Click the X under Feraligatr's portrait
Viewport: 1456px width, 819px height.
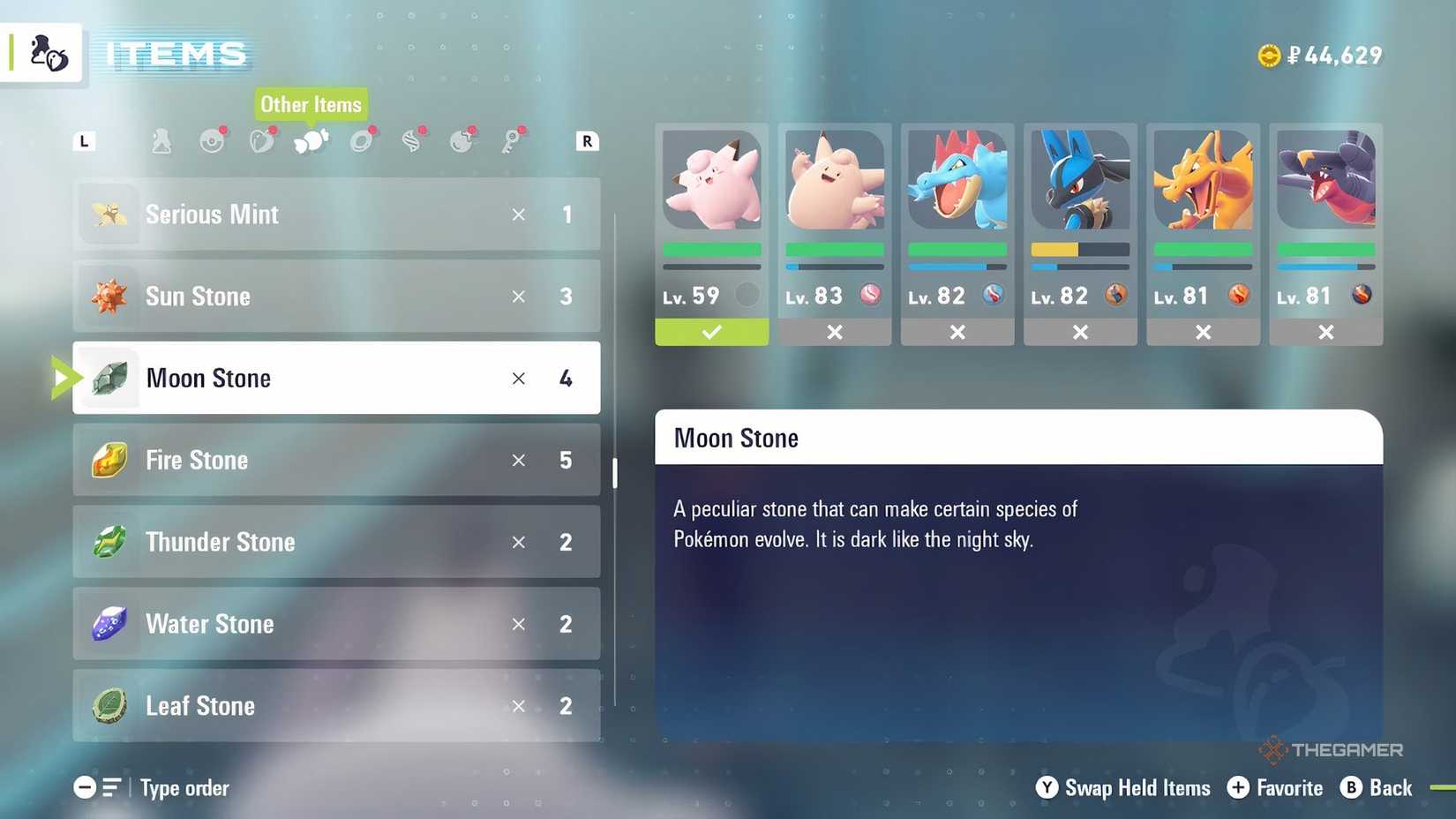coord(957,333)
